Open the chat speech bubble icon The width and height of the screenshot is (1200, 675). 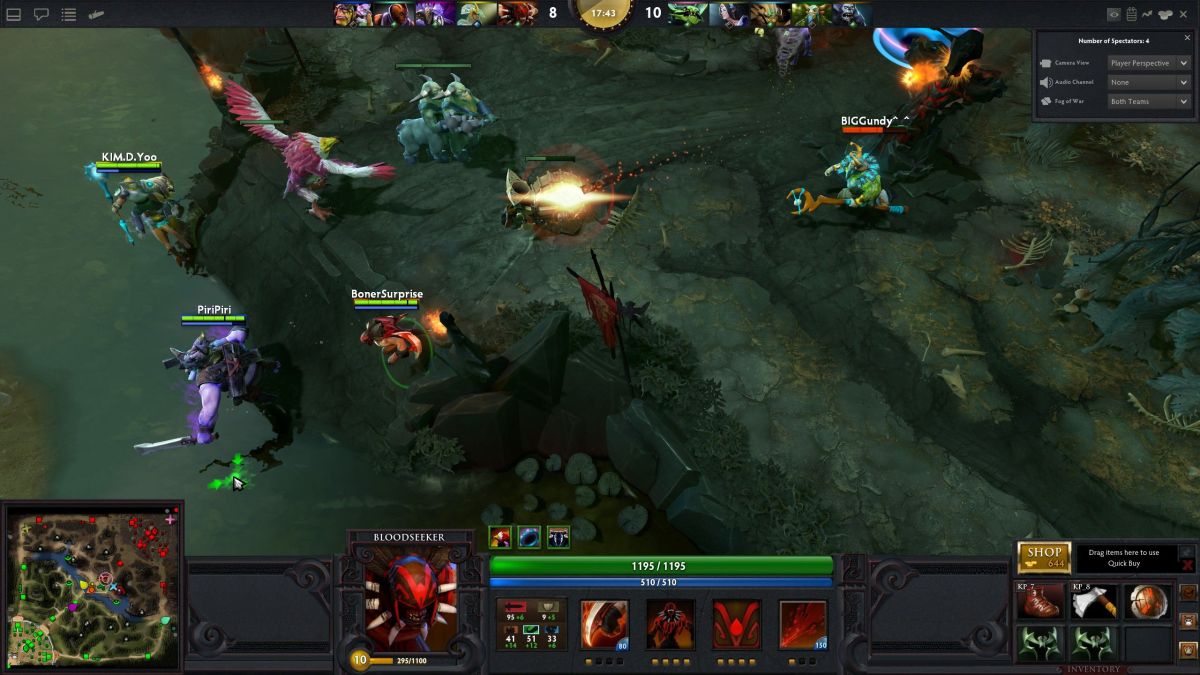[42, 15]
